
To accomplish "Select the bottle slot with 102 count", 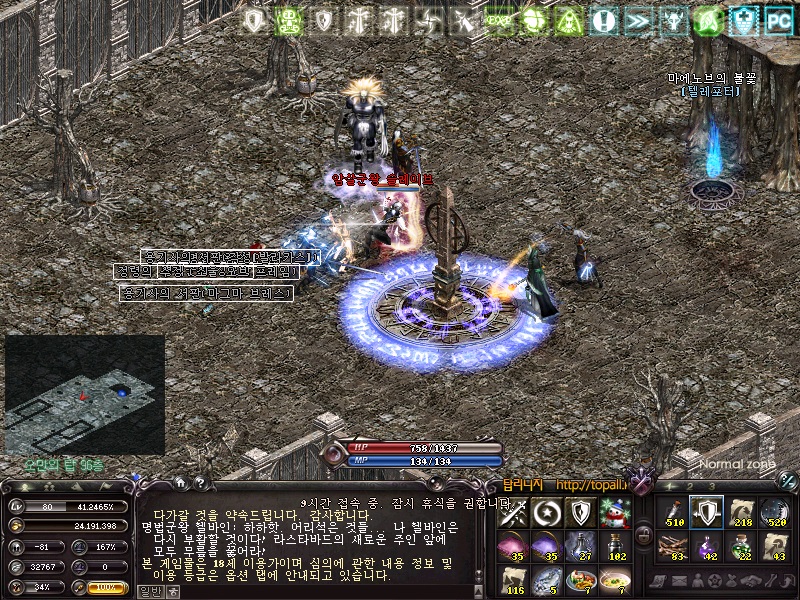I will point(612,546).
